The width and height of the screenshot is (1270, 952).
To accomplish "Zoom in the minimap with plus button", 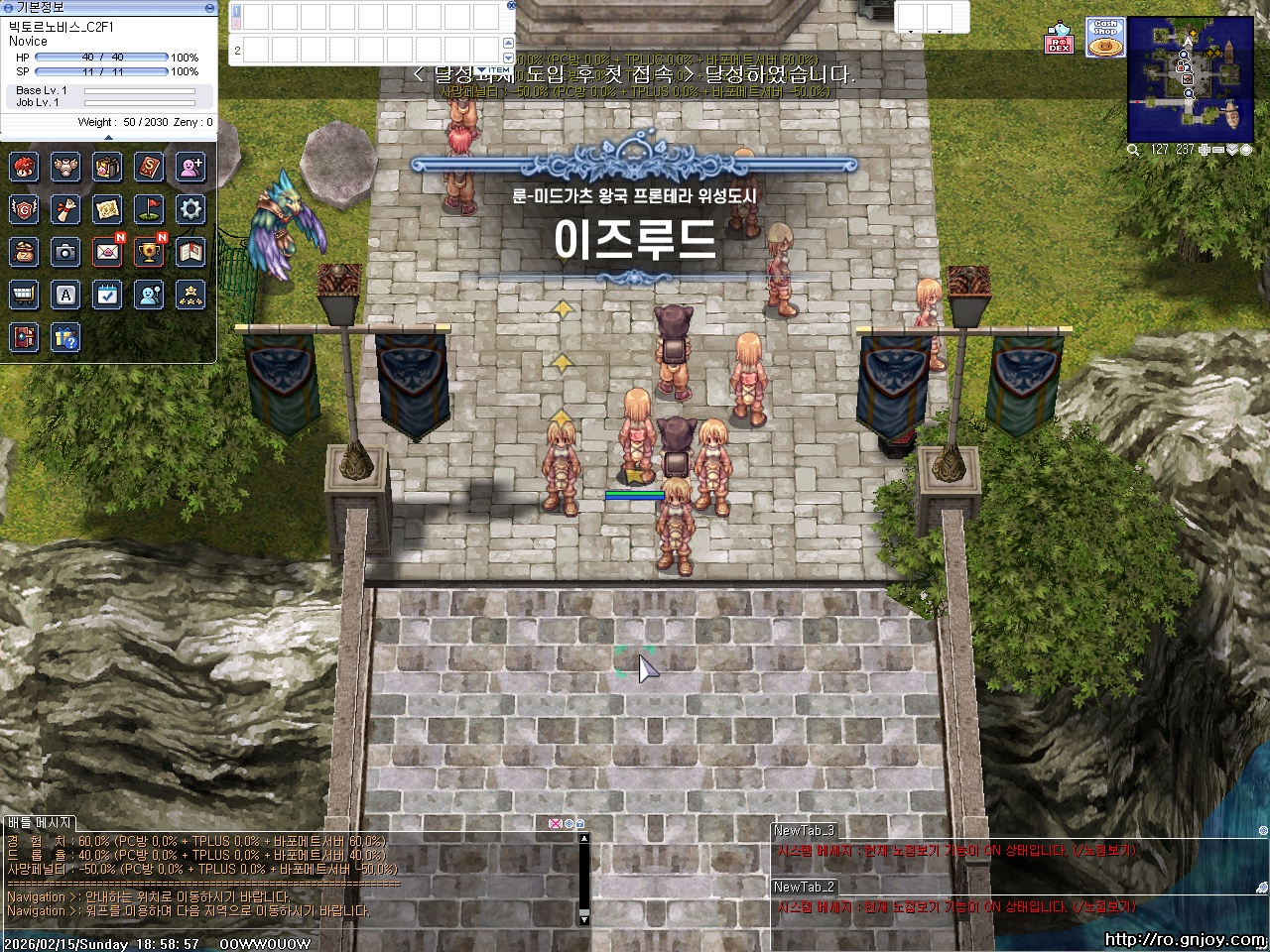I will (x=1204, y=149).
